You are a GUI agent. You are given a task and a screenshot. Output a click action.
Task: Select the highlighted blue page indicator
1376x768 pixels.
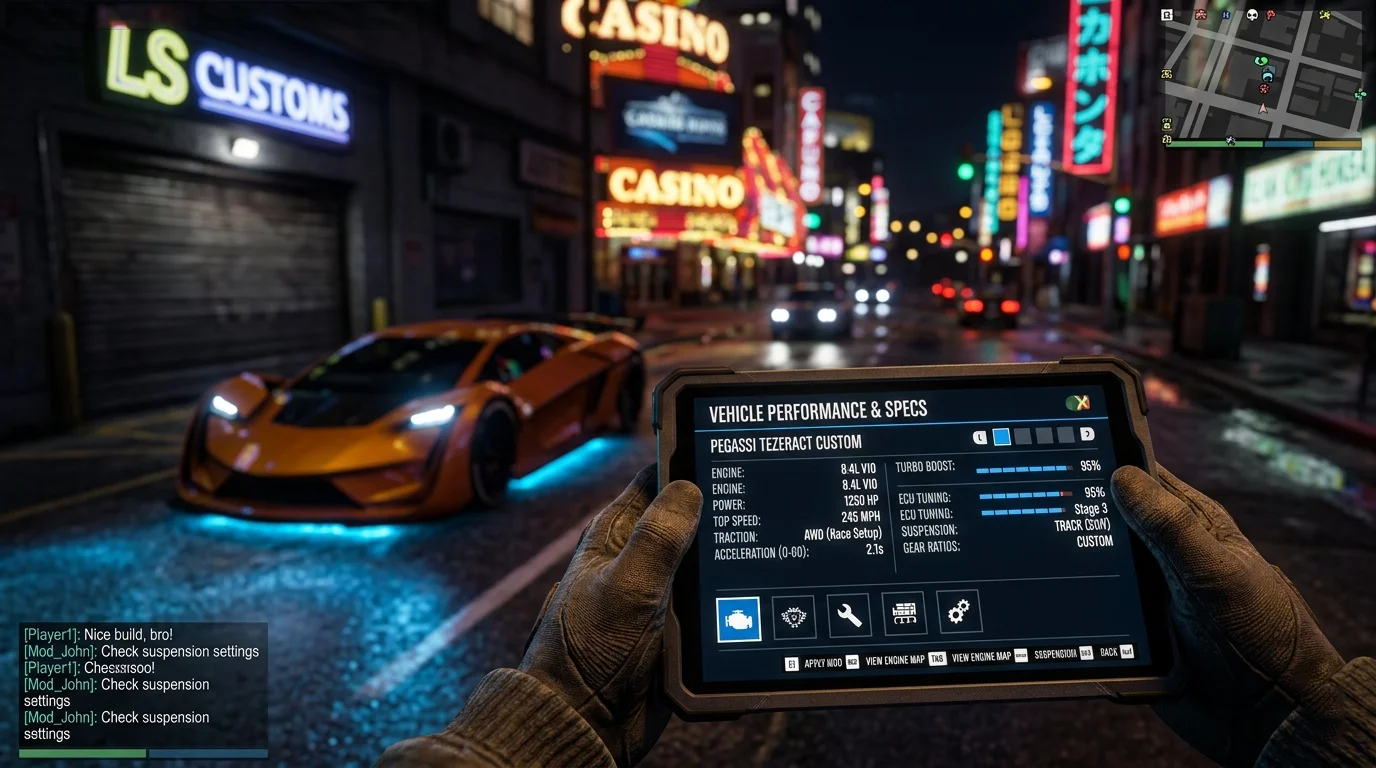[x=1001, y=437]
